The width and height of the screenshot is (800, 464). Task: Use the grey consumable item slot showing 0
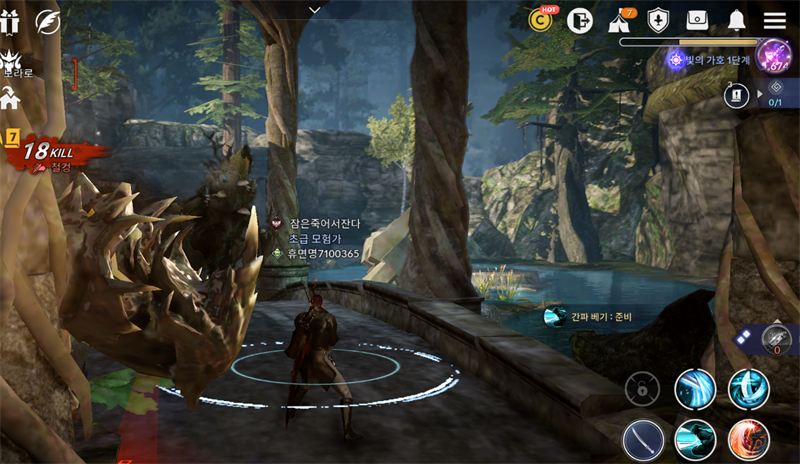[776, 339]
